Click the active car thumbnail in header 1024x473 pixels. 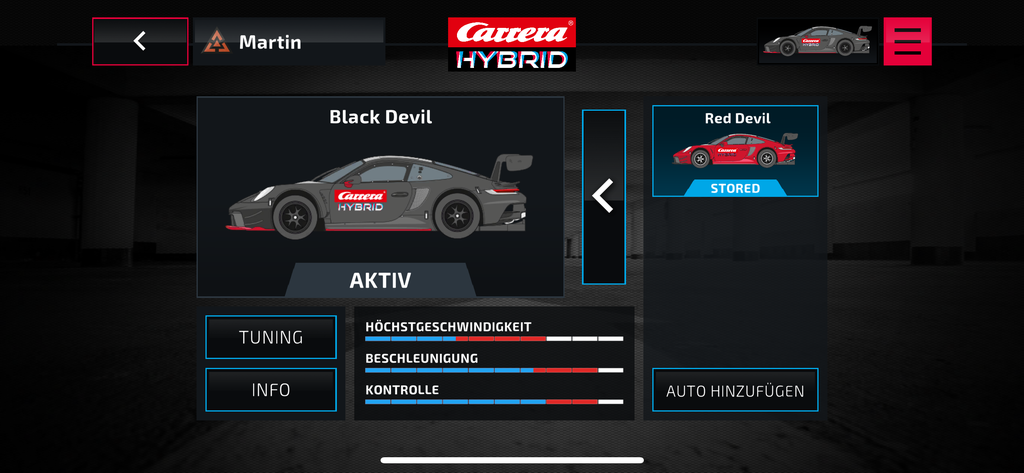(818, 41)
